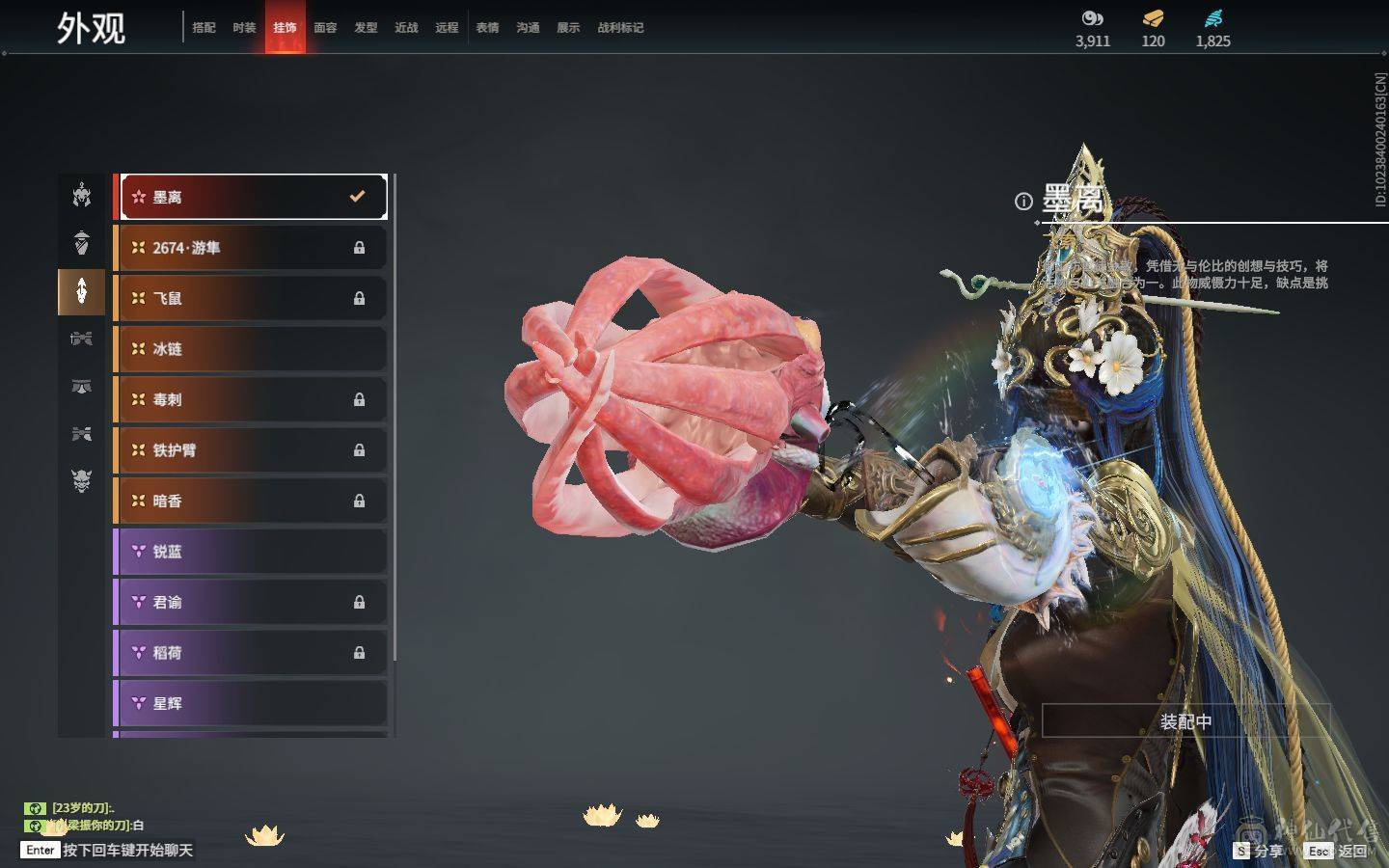
Task: Open the 近战 weapon tab
Action: (406, 28)
